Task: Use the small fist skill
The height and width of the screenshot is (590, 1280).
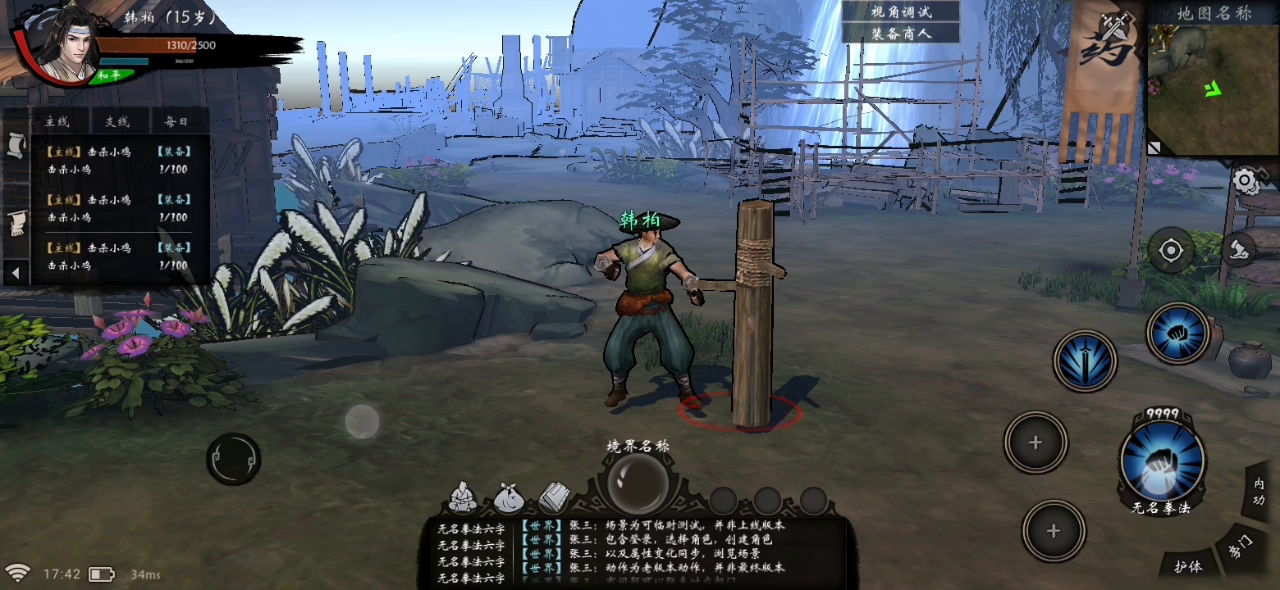Action: coord(1178,333)
